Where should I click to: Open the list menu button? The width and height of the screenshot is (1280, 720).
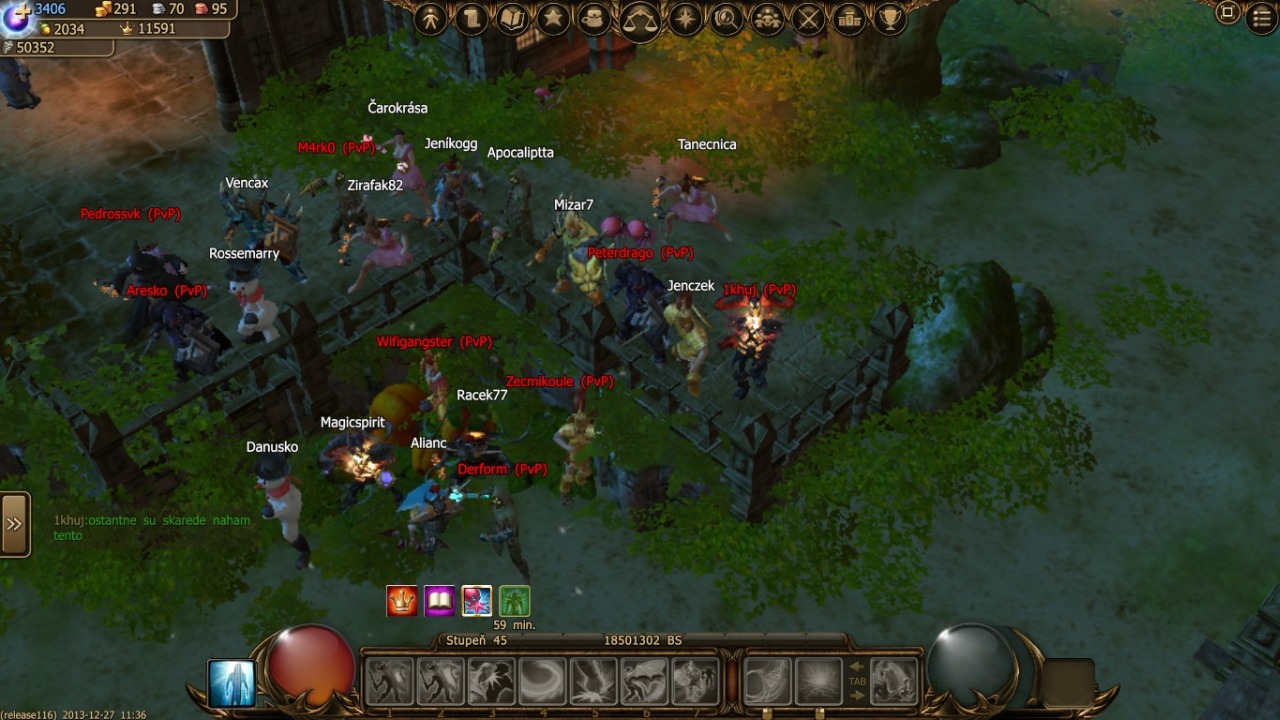click(x=1262, y=18)
